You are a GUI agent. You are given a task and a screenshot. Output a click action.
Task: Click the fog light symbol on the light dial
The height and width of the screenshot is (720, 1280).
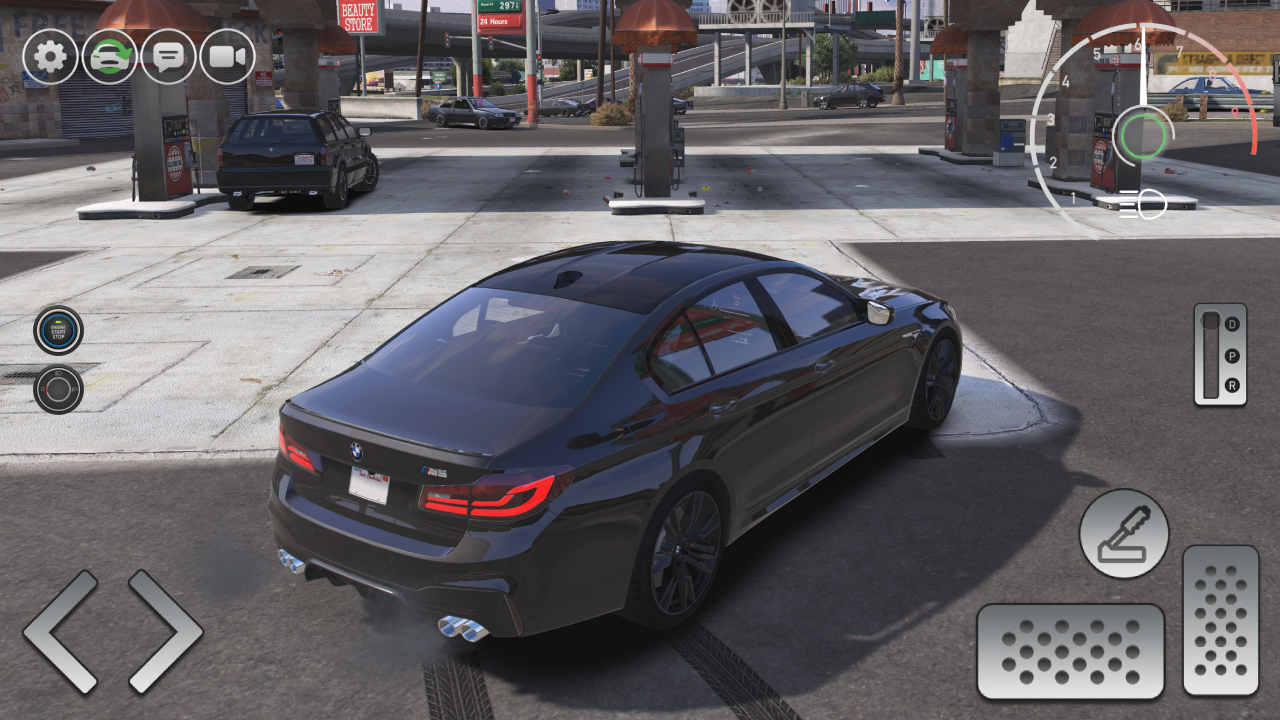(x=75, y=389)
